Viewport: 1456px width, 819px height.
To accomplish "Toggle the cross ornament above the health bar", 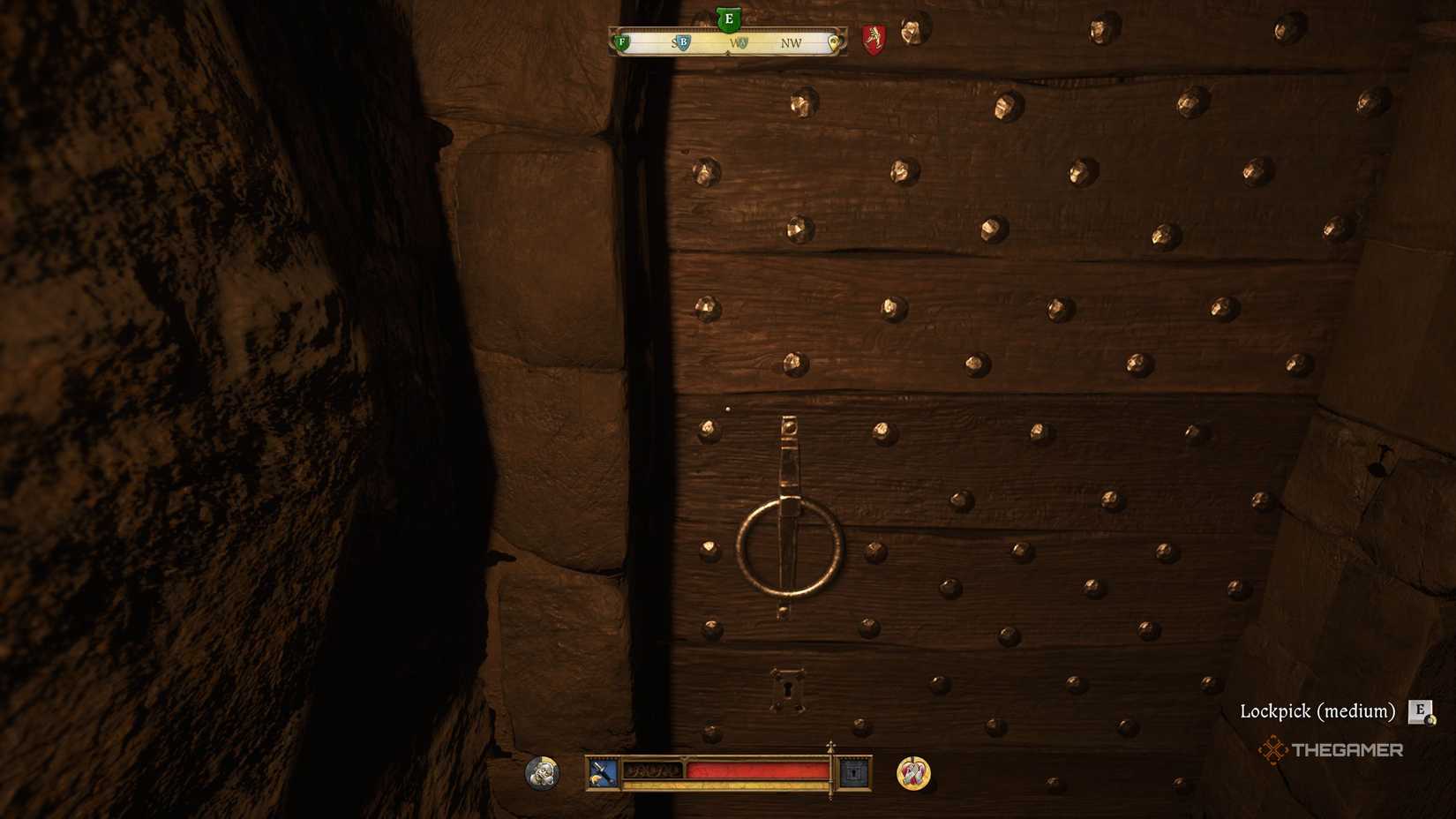I will pos(830,748).
